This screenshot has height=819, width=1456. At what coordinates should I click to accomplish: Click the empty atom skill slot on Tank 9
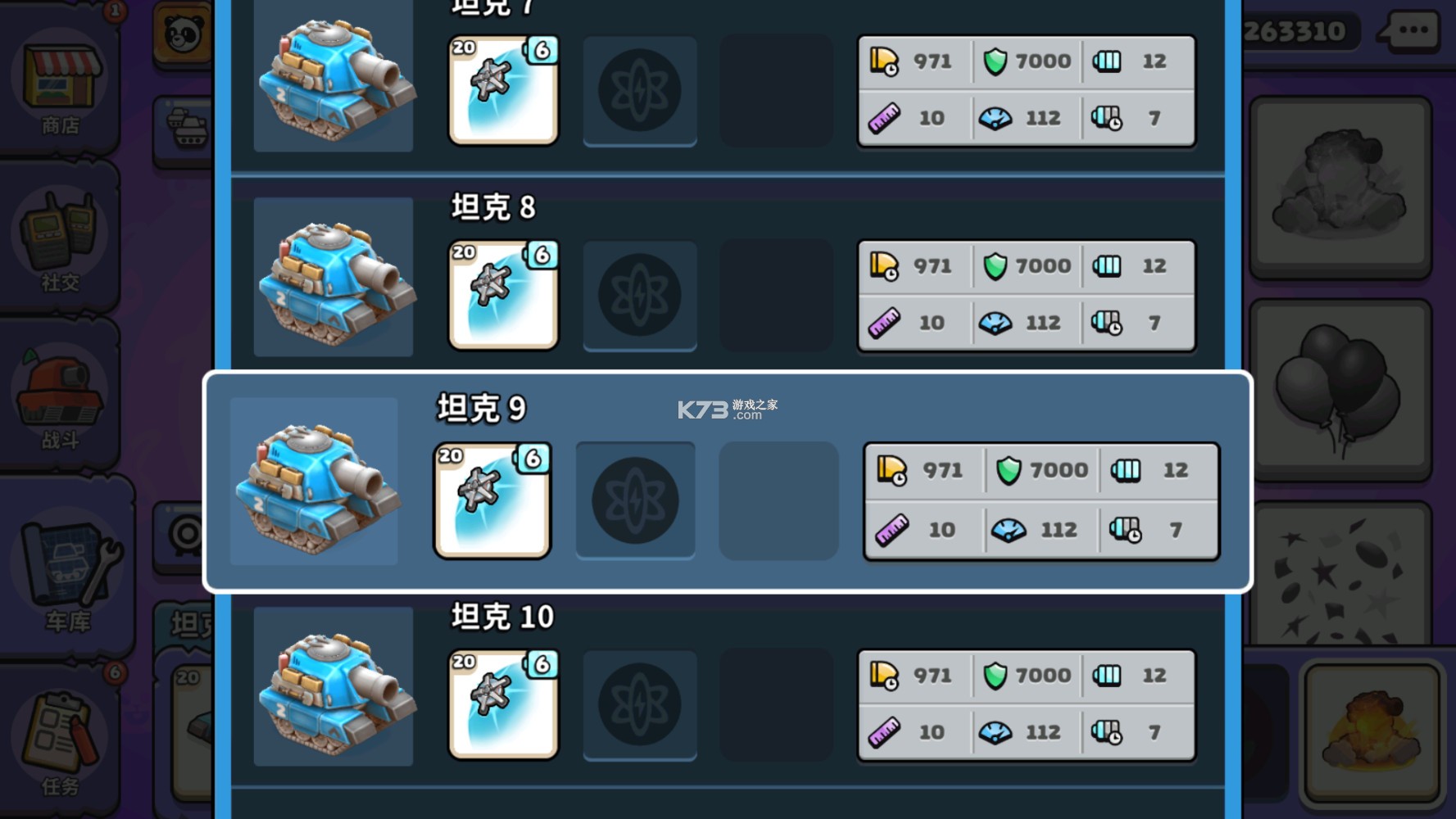[x=636, y=500]
